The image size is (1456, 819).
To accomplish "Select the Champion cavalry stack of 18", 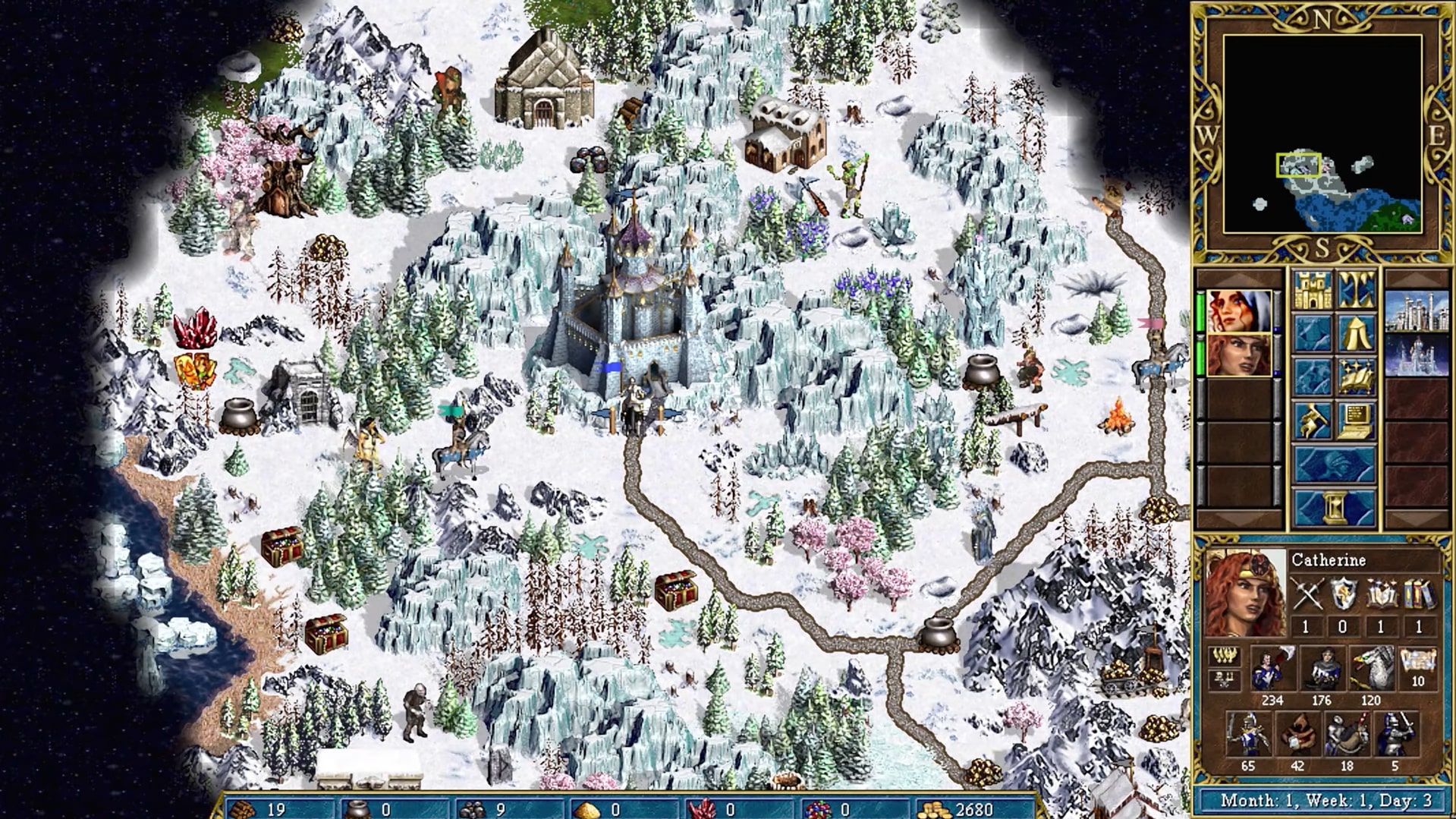I will point(1347,735).
